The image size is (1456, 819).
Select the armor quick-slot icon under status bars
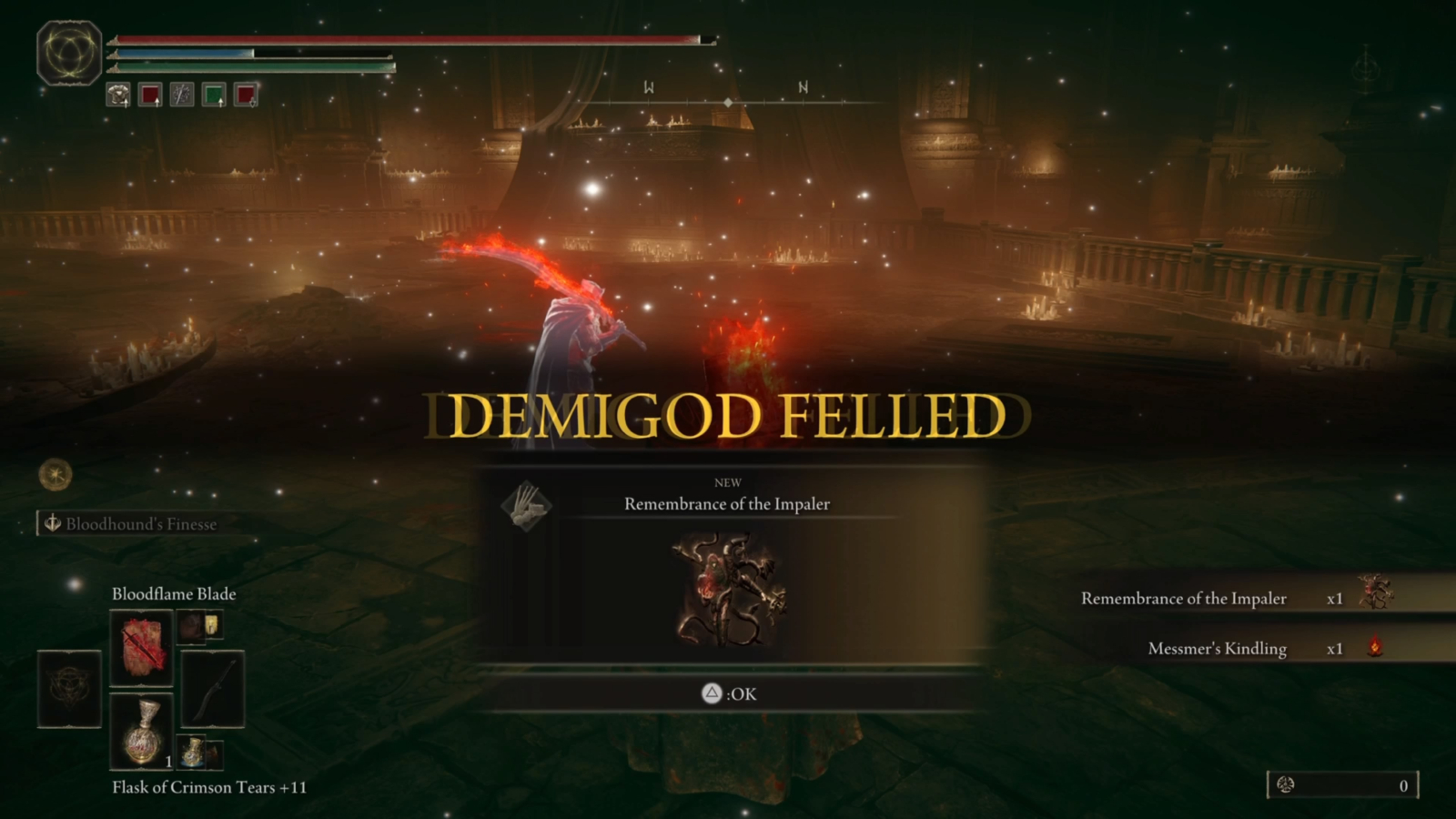click(117, 95)
